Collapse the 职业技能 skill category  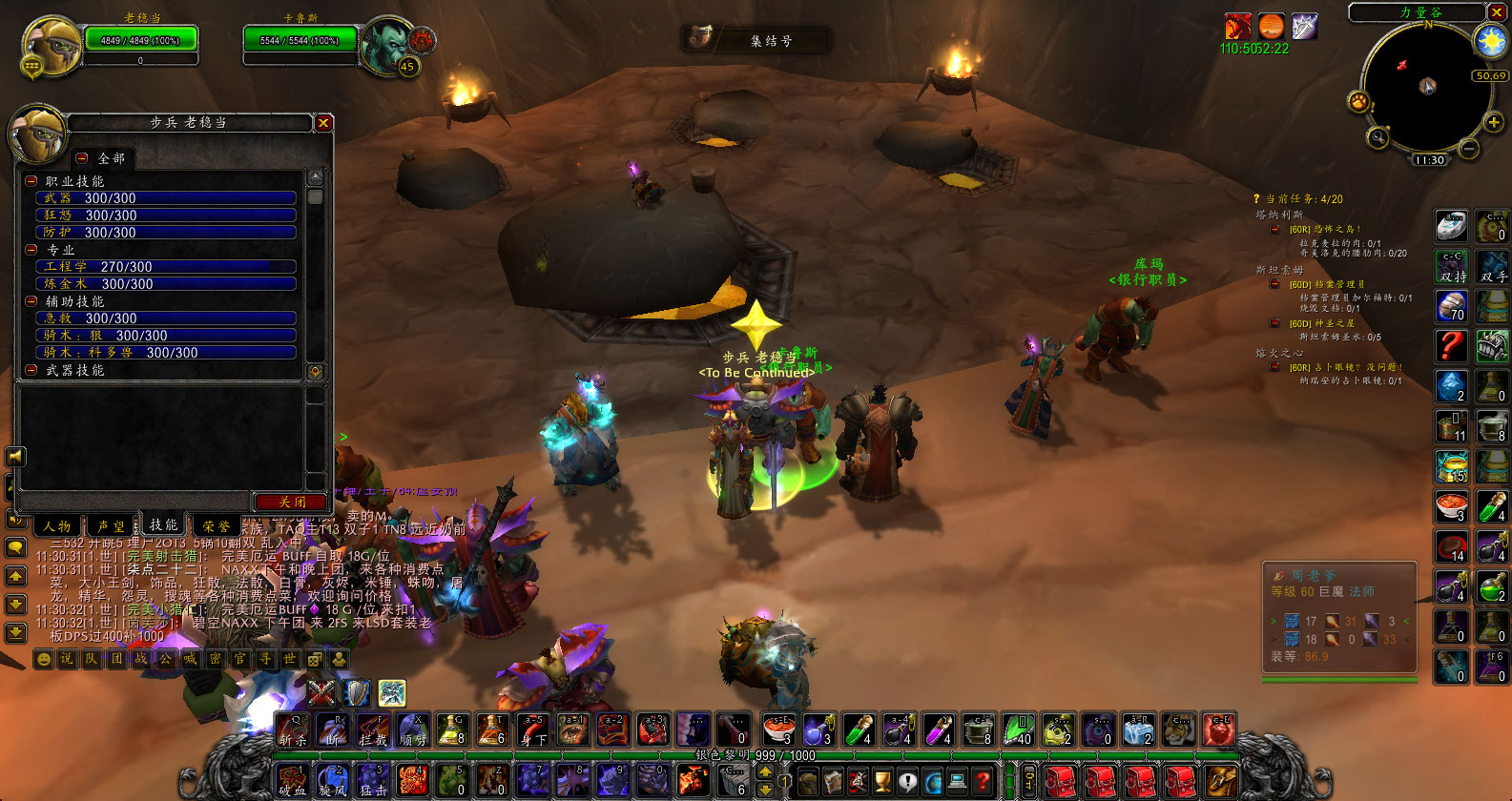pyautogui.click(x=31, y=181)
